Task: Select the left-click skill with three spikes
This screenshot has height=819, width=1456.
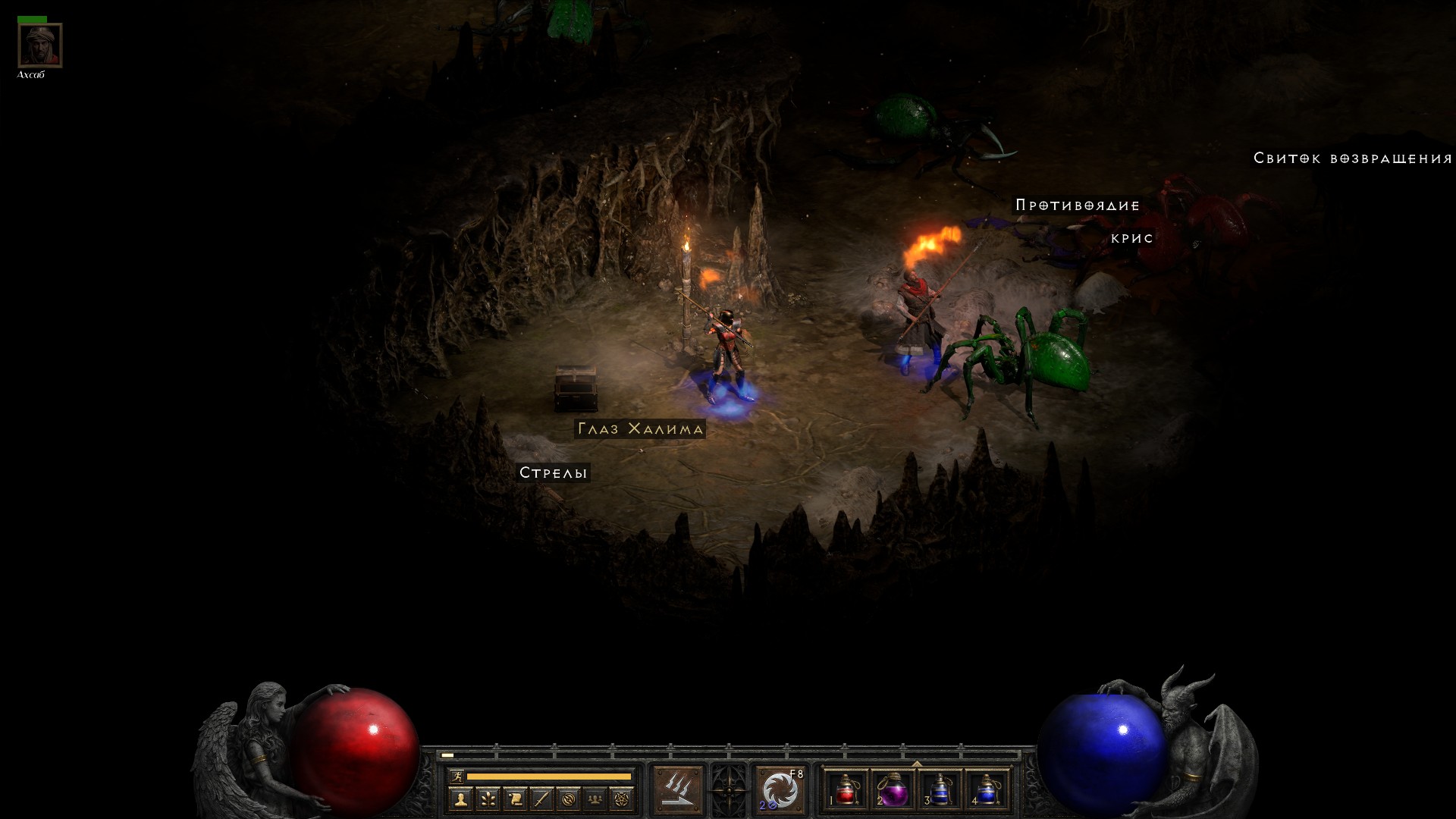Action: coord(678,789)
